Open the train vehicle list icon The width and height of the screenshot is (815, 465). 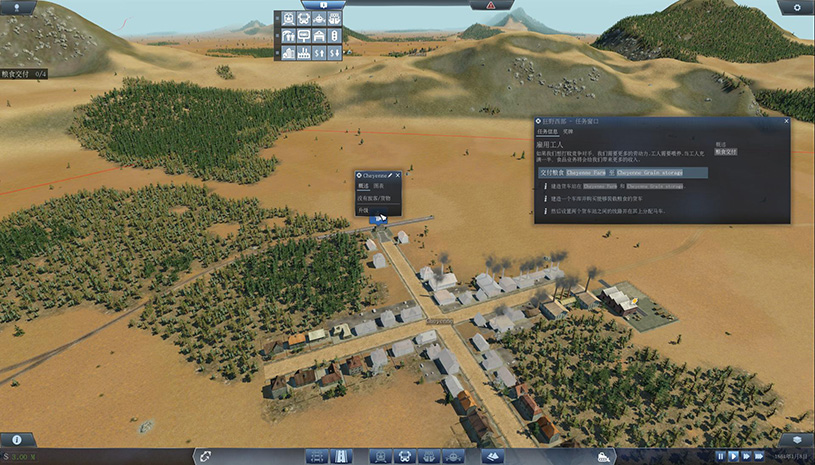[x=288, y=18]
